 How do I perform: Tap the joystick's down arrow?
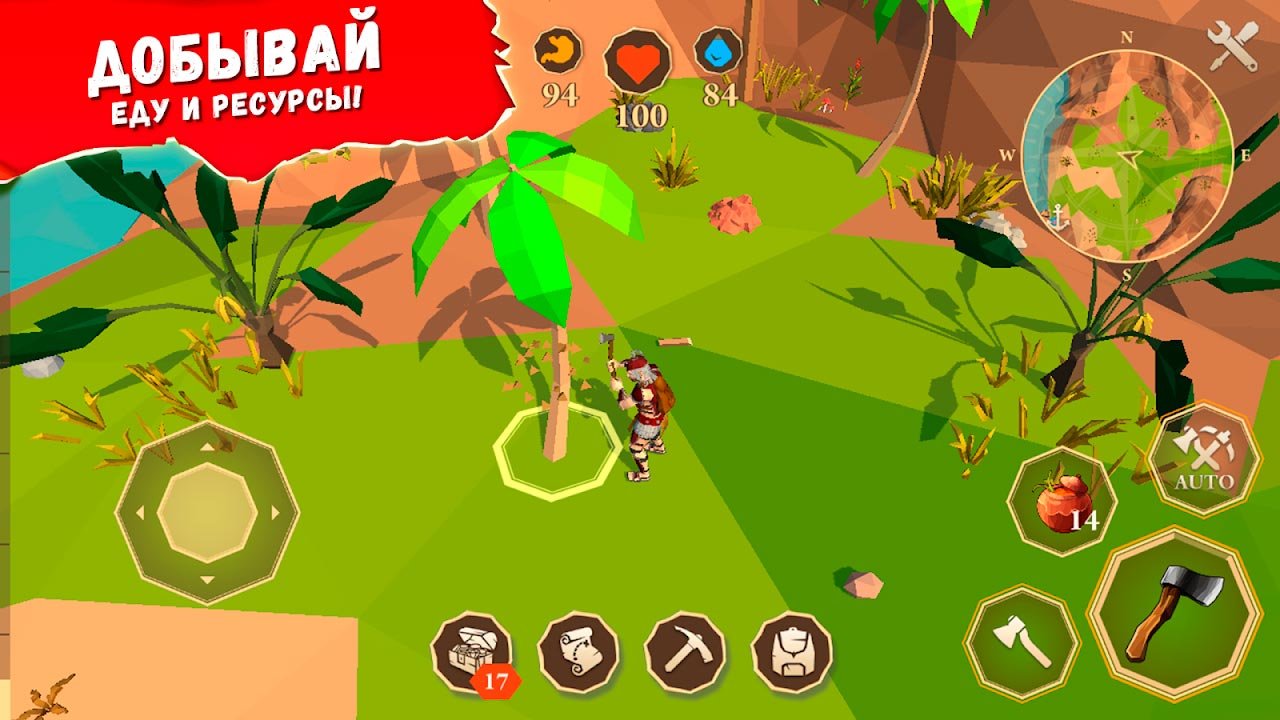(207, 580)
